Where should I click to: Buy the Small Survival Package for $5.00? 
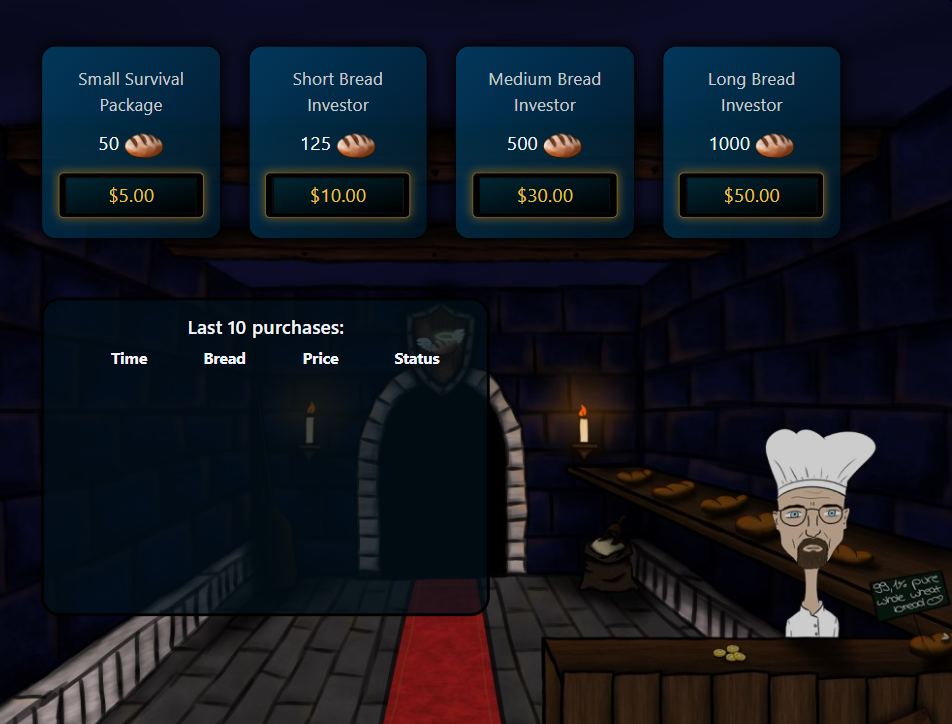coord(131,195)
